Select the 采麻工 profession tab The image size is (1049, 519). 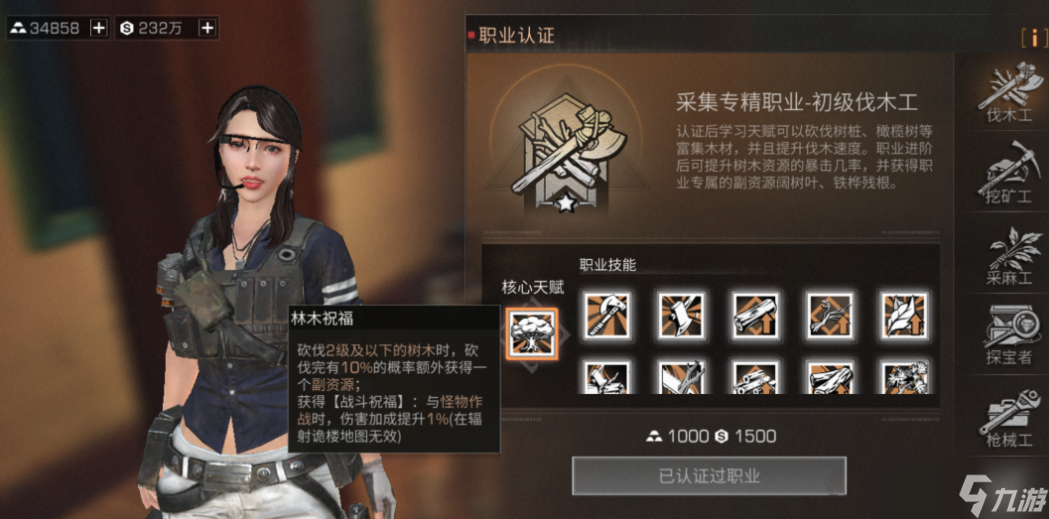[1007, 257]
